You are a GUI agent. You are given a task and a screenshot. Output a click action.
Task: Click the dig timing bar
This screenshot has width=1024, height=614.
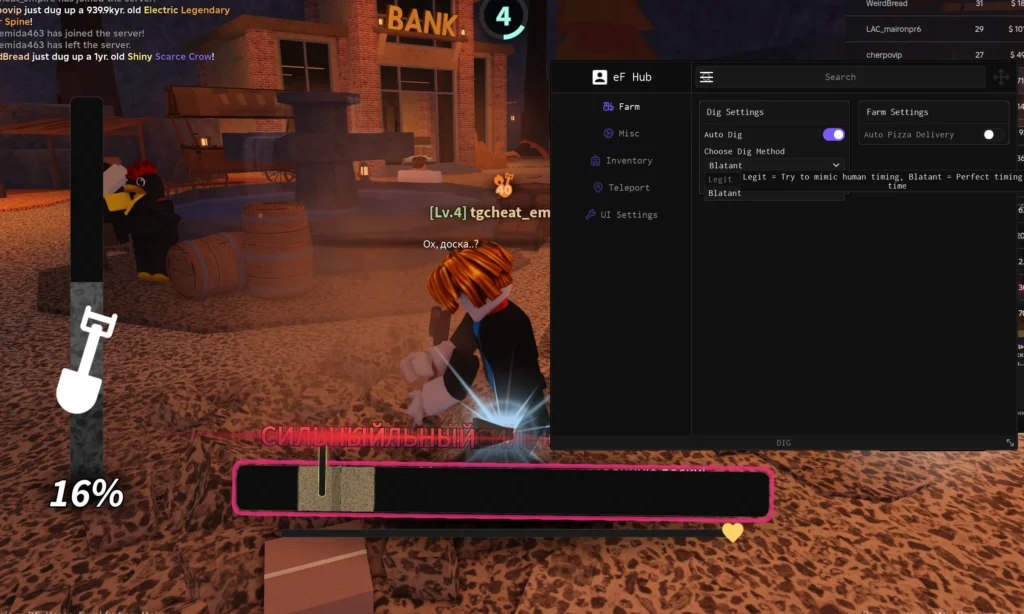[503, 492]
